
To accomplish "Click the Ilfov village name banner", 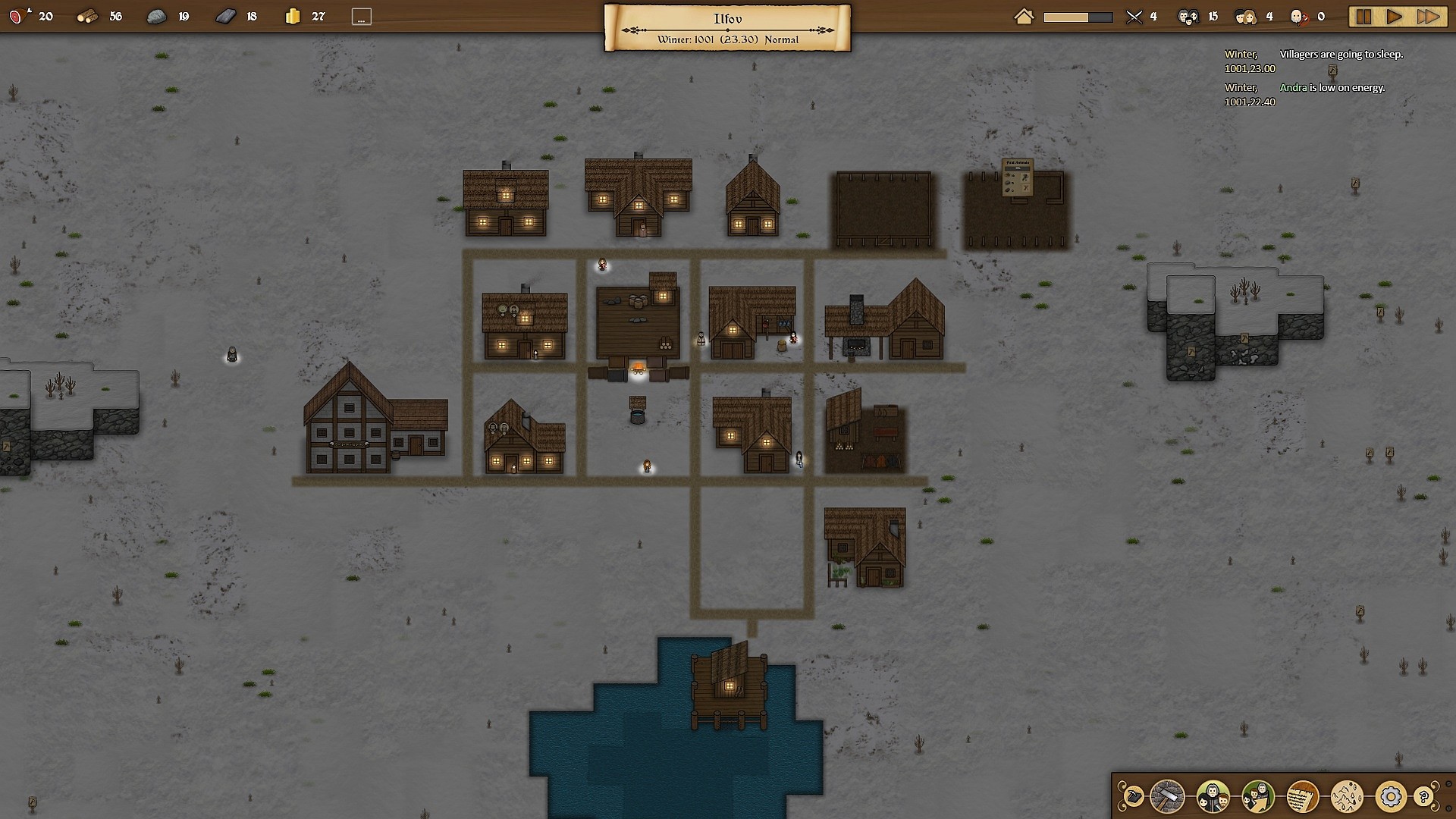I will pos(726,18).
